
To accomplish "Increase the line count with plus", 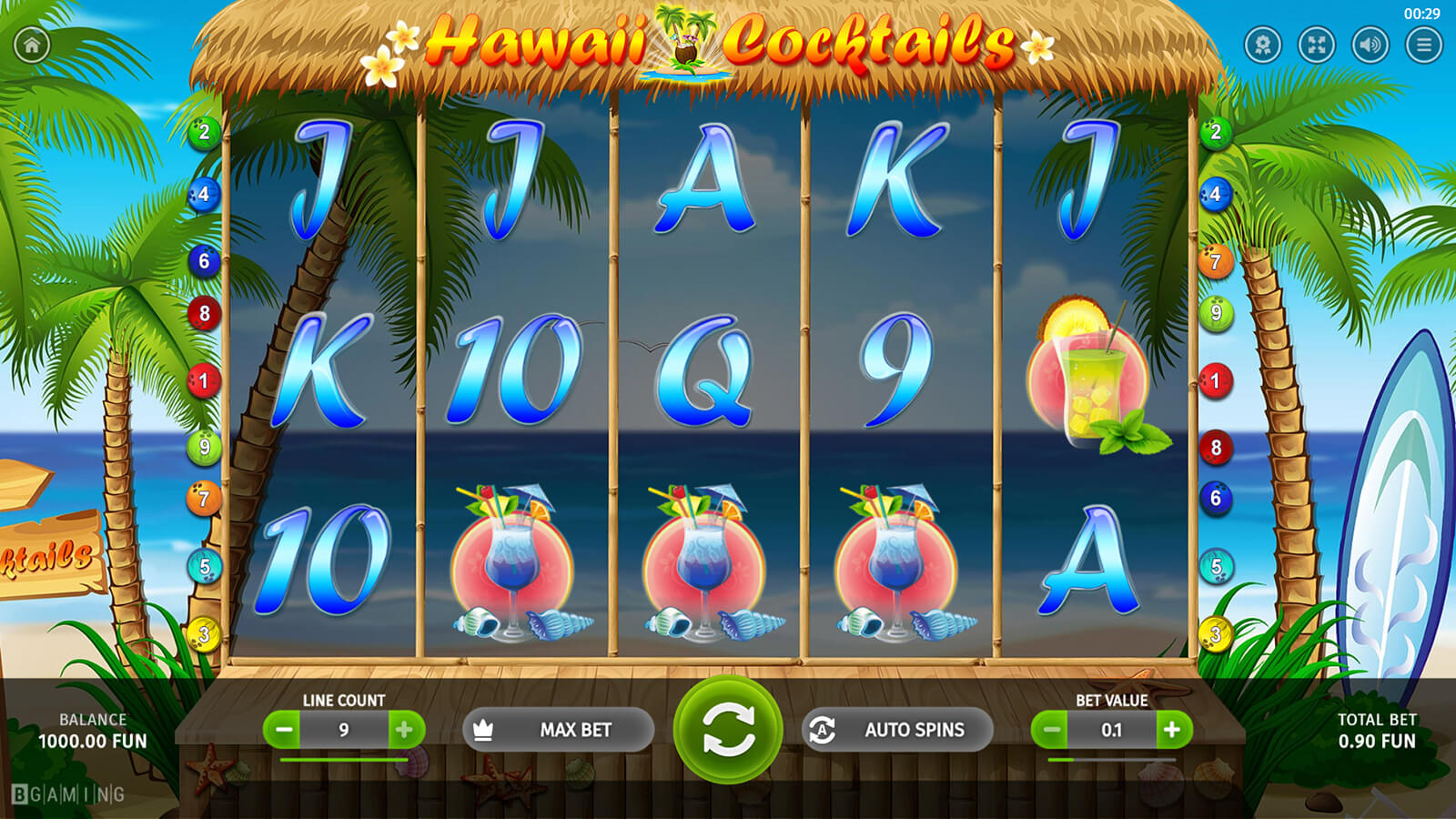I will 405,730.
